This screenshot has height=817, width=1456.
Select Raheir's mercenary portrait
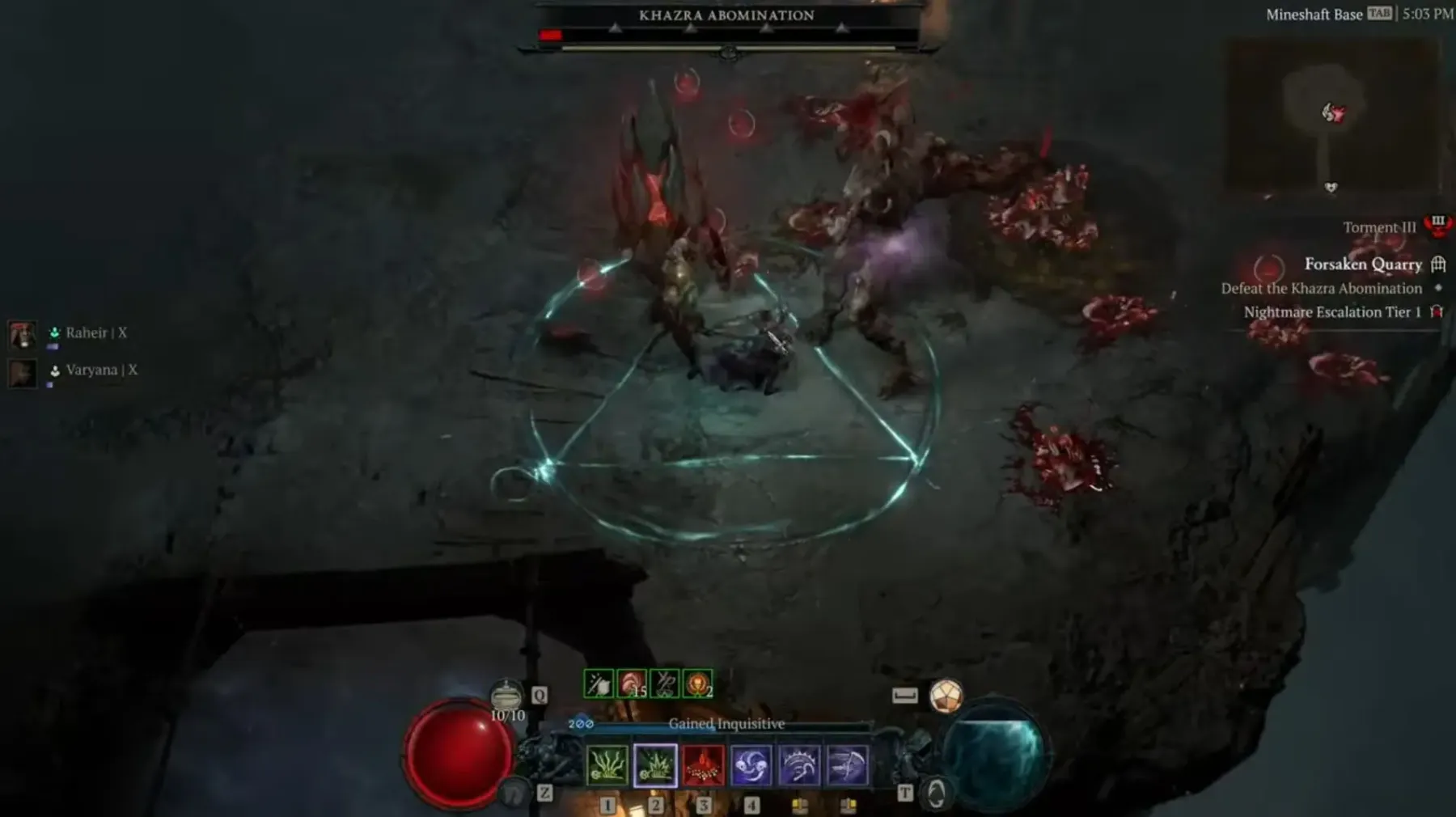[23, 334]
